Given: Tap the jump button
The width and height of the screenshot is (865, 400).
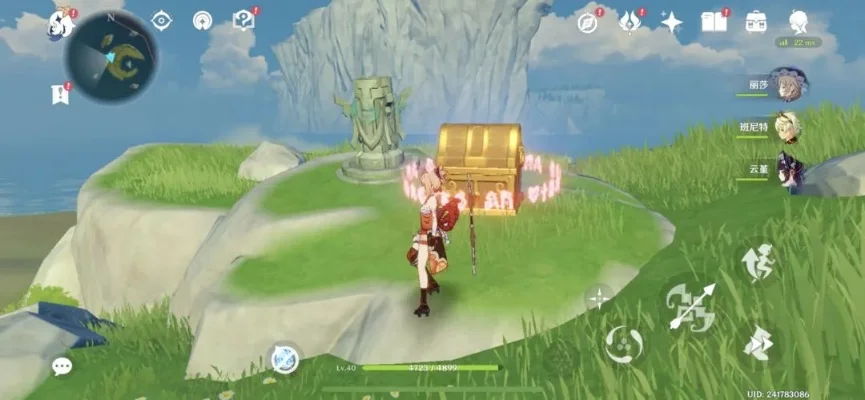Looking at the screenshot, I should (x=757, y=262).
